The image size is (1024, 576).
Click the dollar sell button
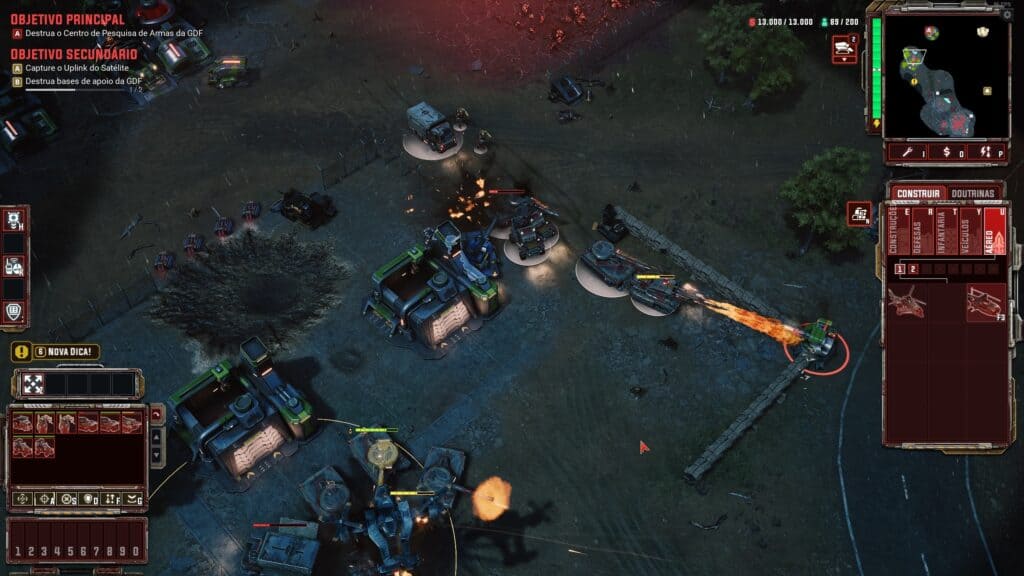948,152
